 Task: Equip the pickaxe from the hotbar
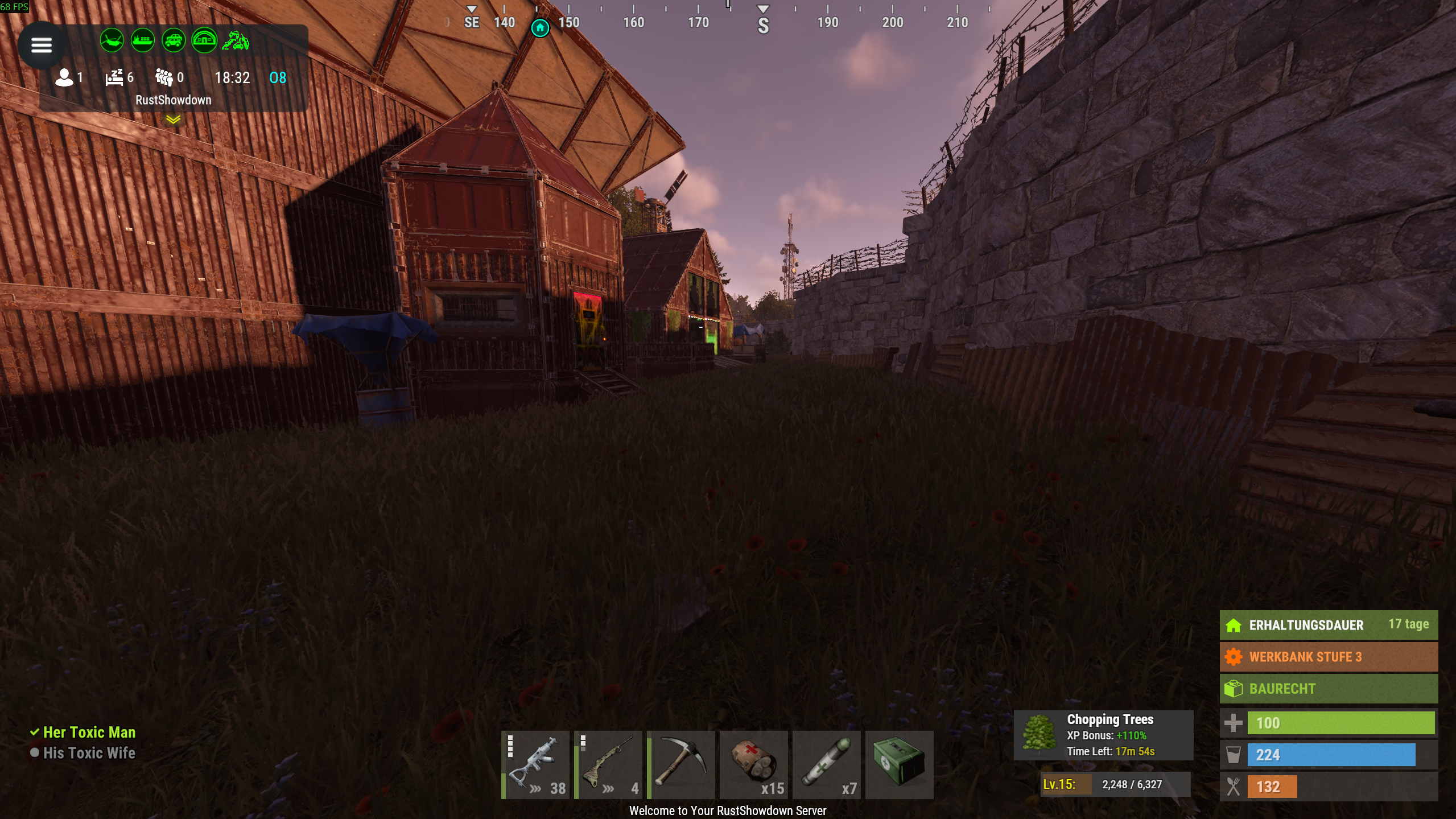tap(680, 764)
